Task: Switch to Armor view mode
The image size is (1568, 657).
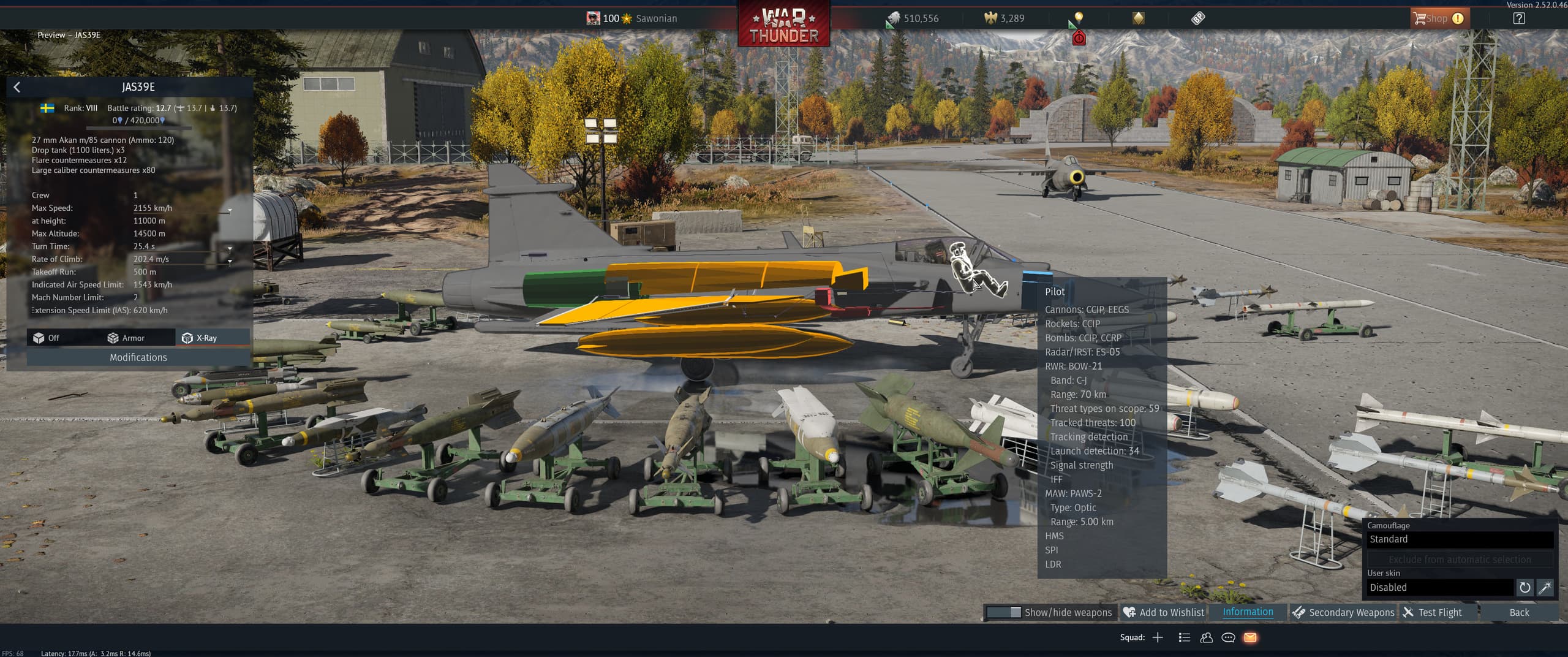Action: click(126, 338)
